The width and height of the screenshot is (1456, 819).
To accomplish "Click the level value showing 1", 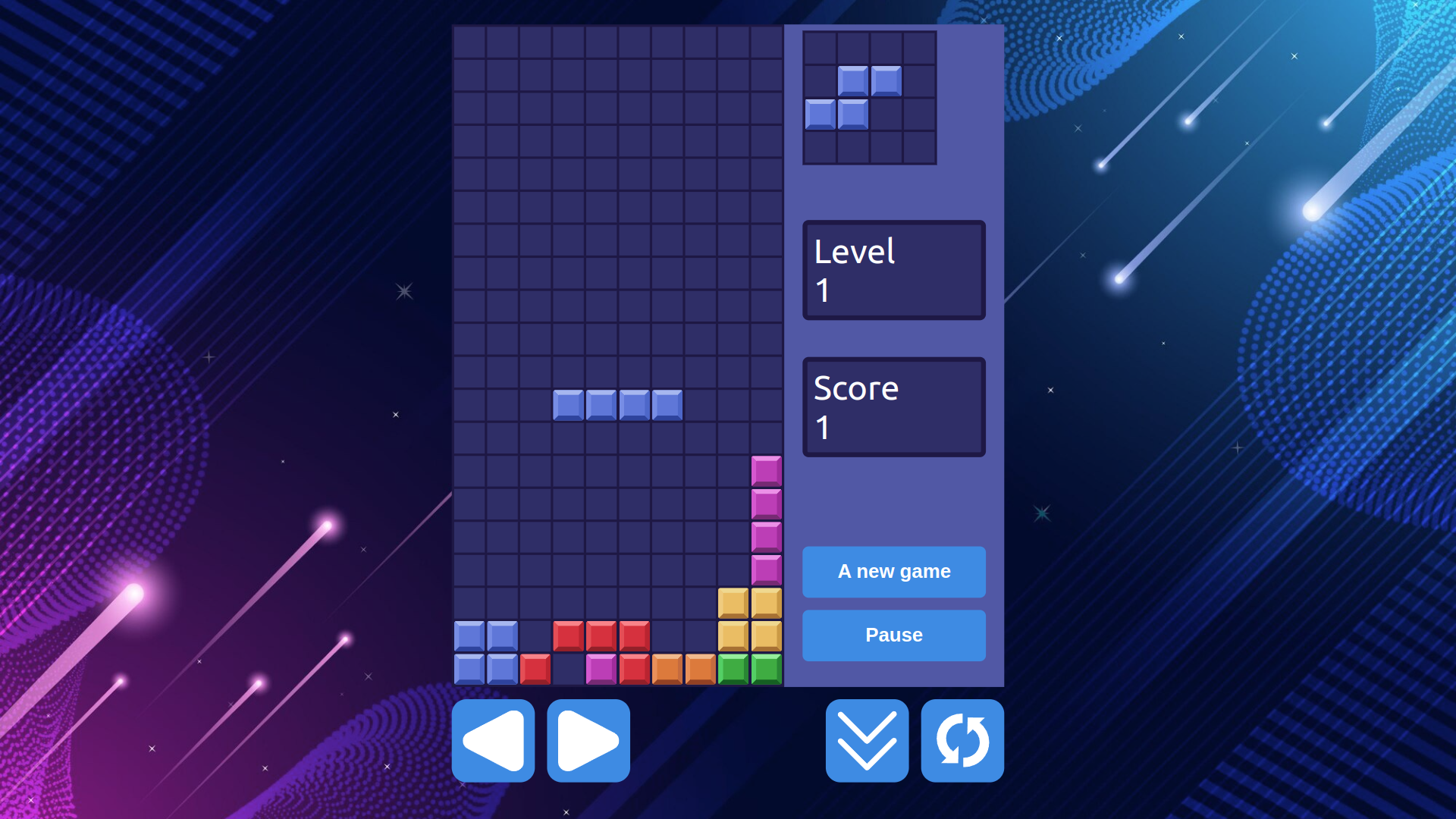I will click(821, 290).
